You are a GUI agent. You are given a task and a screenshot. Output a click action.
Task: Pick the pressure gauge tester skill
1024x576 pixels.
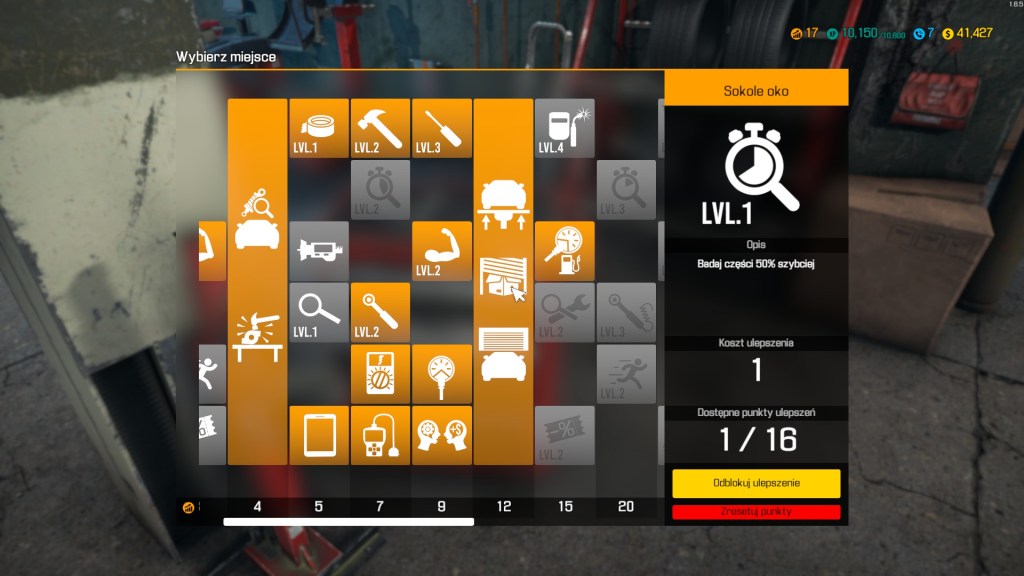pos(441,374)
